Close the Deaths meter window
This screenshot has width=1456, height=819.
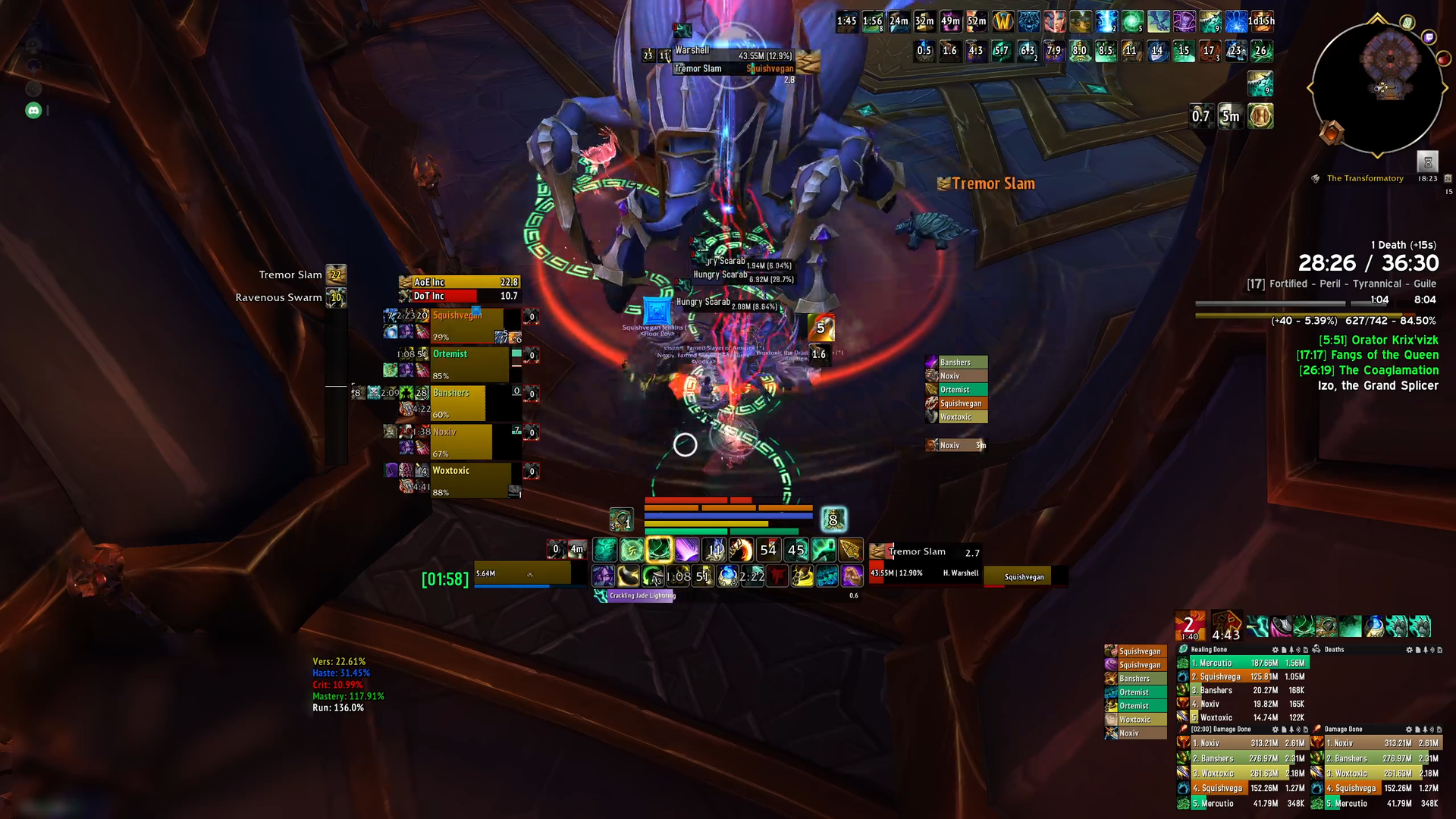[1439, 650]
